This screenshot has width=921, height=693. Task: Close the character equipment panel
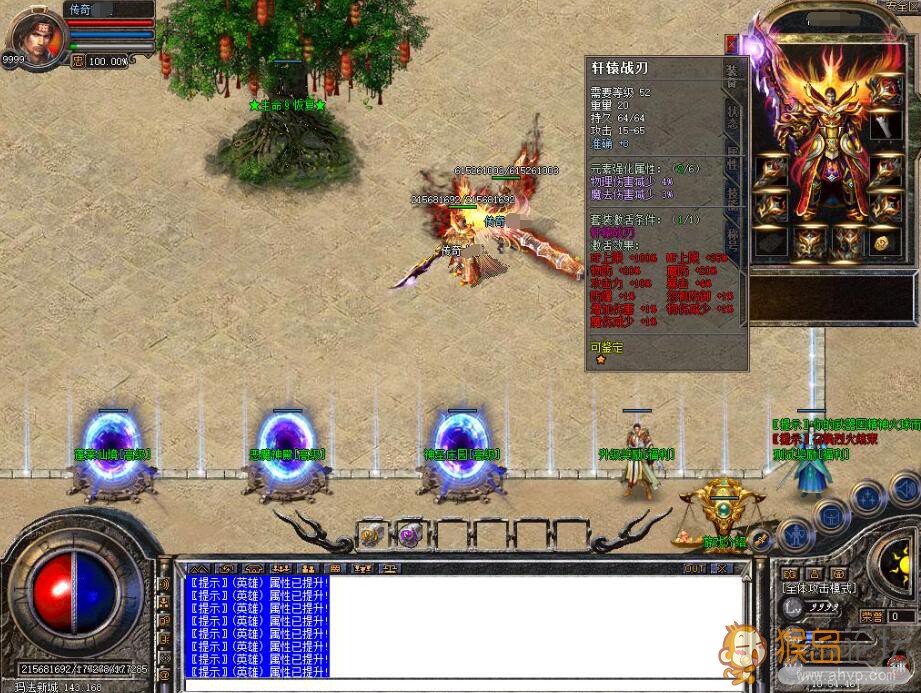[x=732, y=44]
